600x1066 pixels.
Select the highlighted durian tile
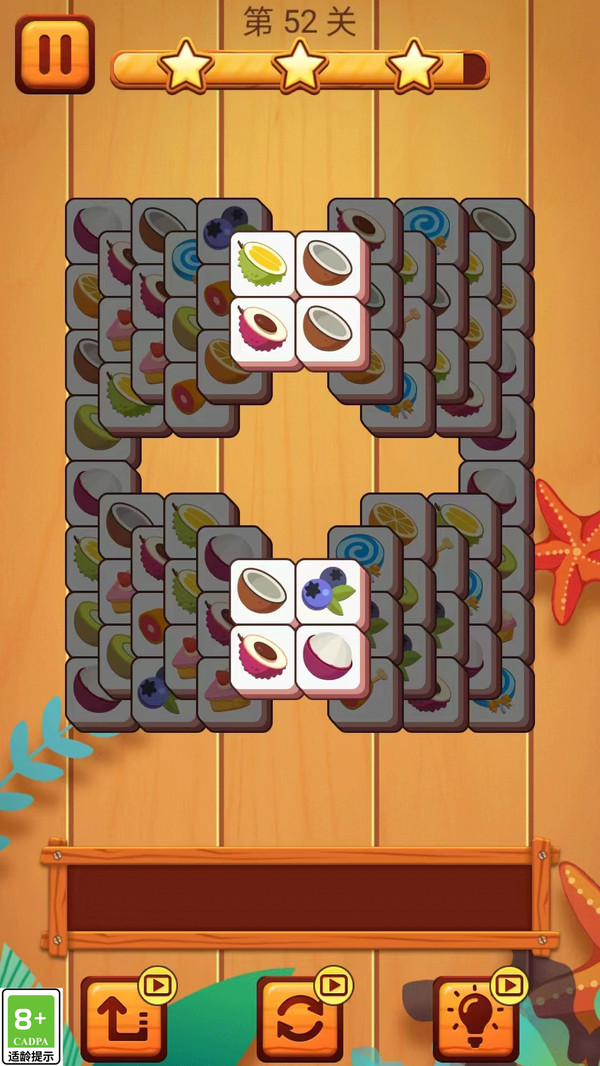[263, 263]
